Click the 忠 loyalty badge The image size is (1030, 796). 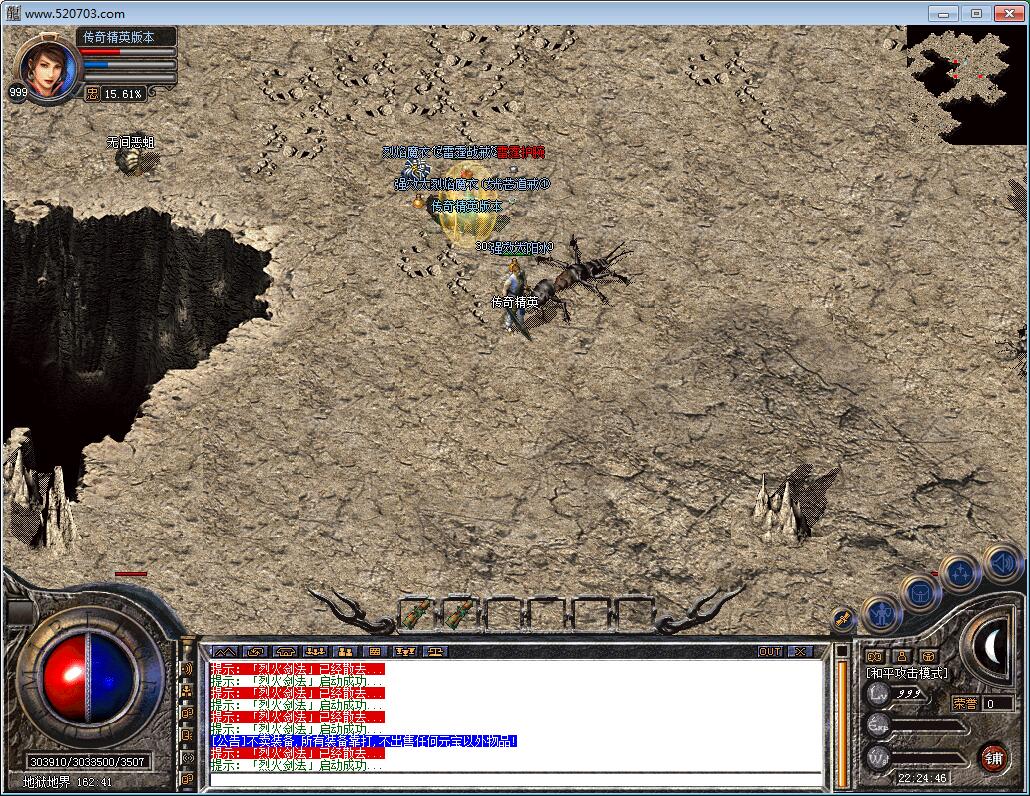(91, 93)
